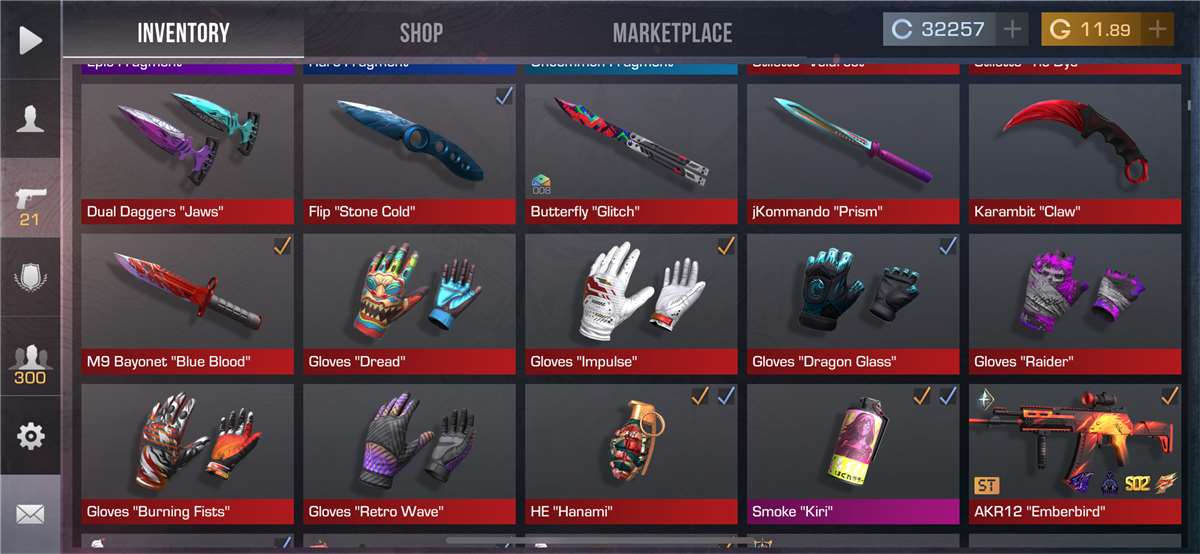The width and height of the screenshot is (1200, 554).
Task: Select the M9 Bayonet "Blue Blood"
Action: [187, 300]
